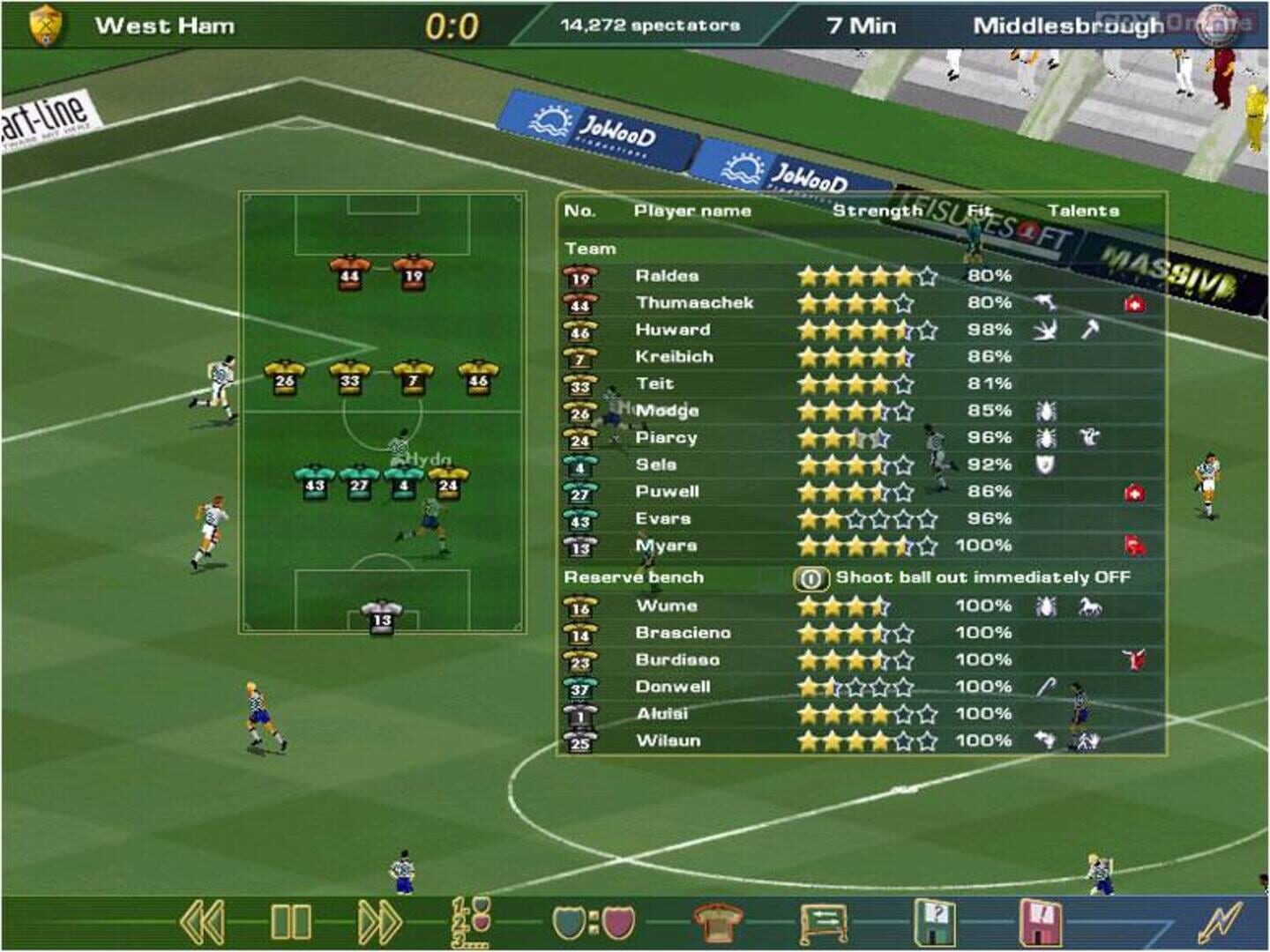The height and width of the screenshot is (952, 1270).
Task: Open the Talents column header
Action: click(1085, 210)
